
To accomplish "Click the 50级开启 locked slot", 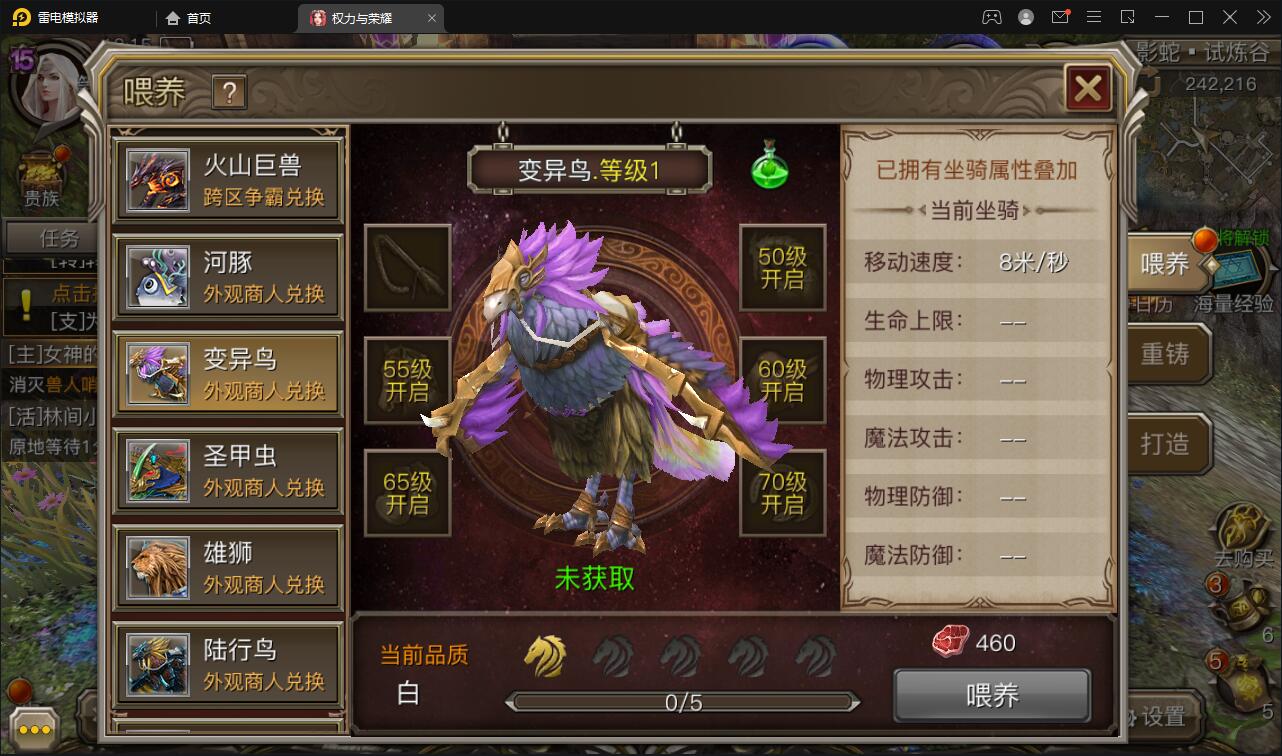I will pos(783,267).
